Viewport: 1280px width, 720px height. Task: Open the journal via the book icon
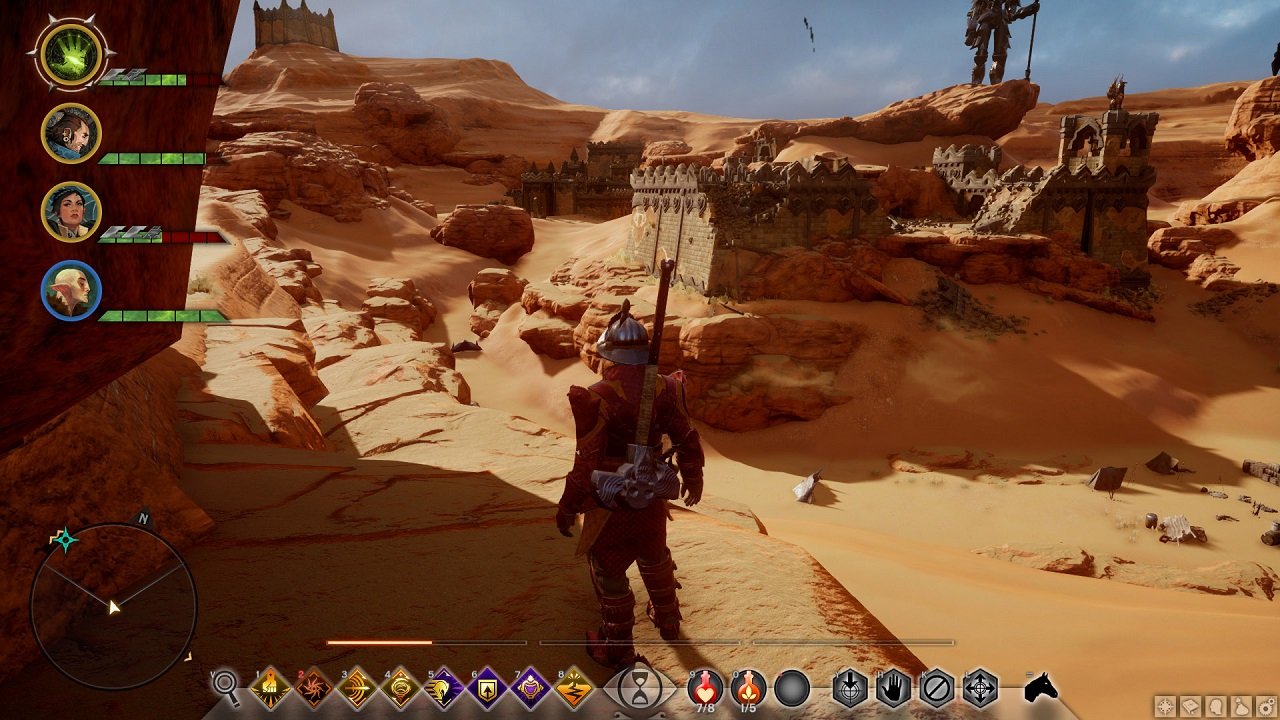(1191, 705)
